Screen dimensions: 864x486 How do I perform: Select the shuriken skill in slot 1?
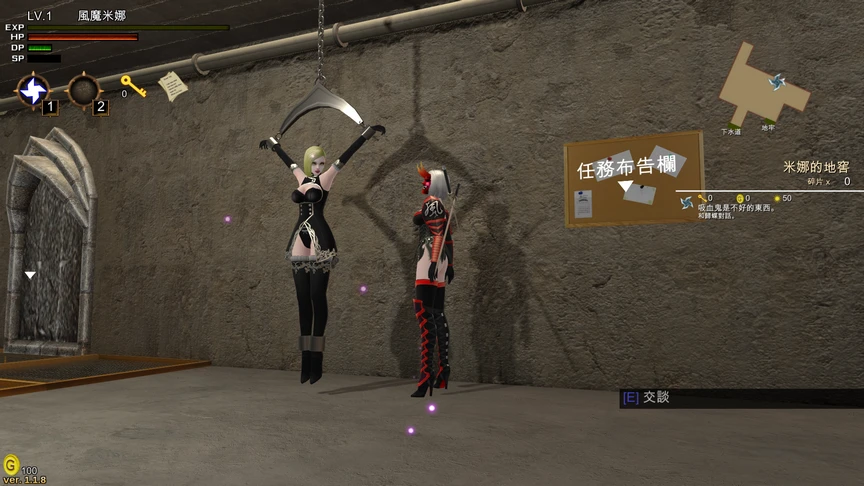(x=32, y=91)
